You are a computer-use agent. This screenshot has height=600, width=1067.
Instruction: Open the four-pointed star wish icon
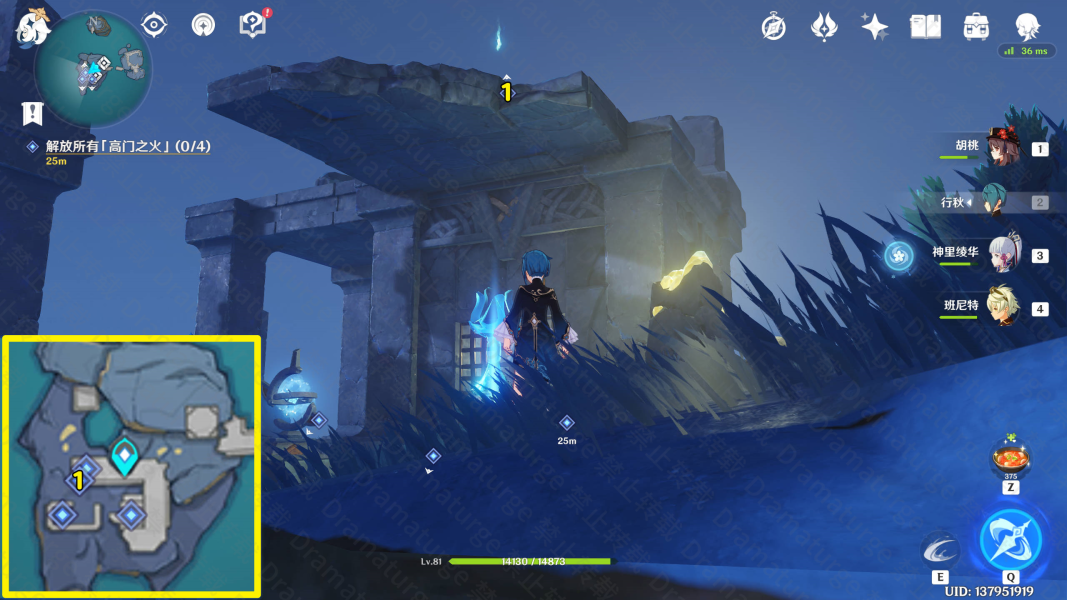[x=875, y=27]
